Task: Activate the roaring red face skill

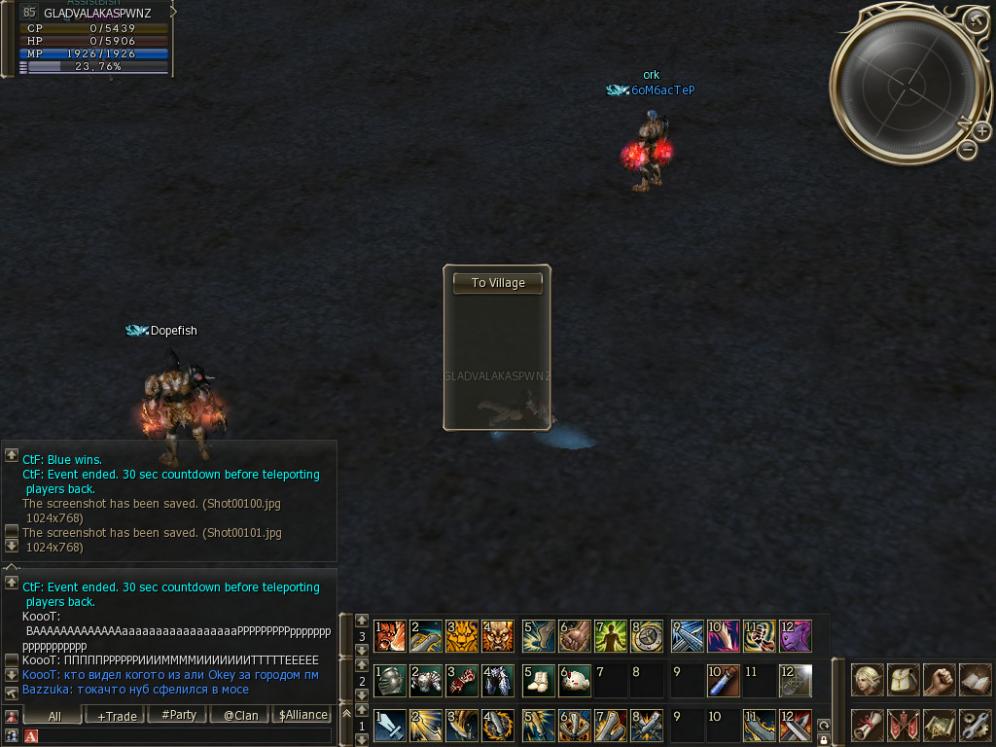Action: (x=389, y=636)
